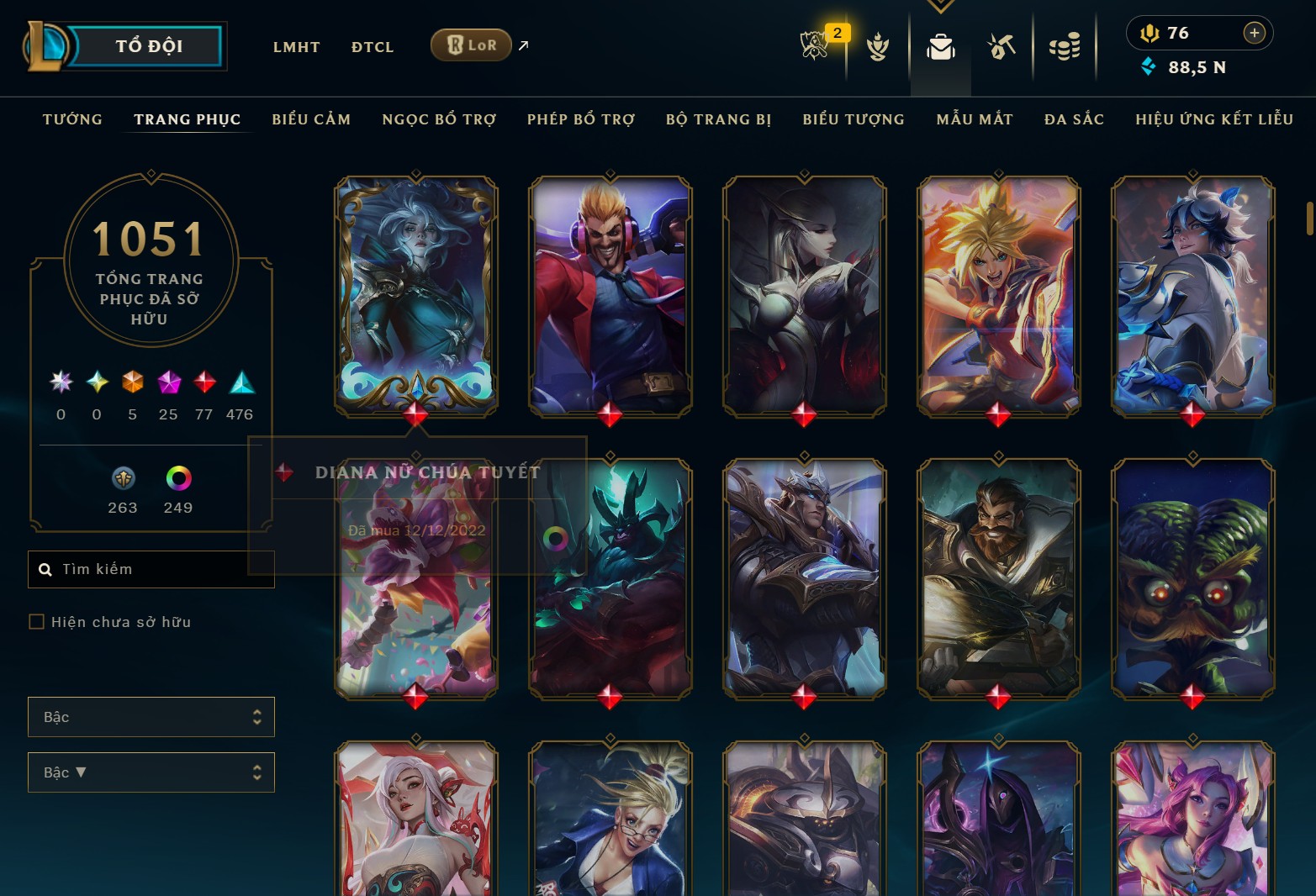
Task: Click the plus button to buy RP
Action: (x=1254, y=33)
